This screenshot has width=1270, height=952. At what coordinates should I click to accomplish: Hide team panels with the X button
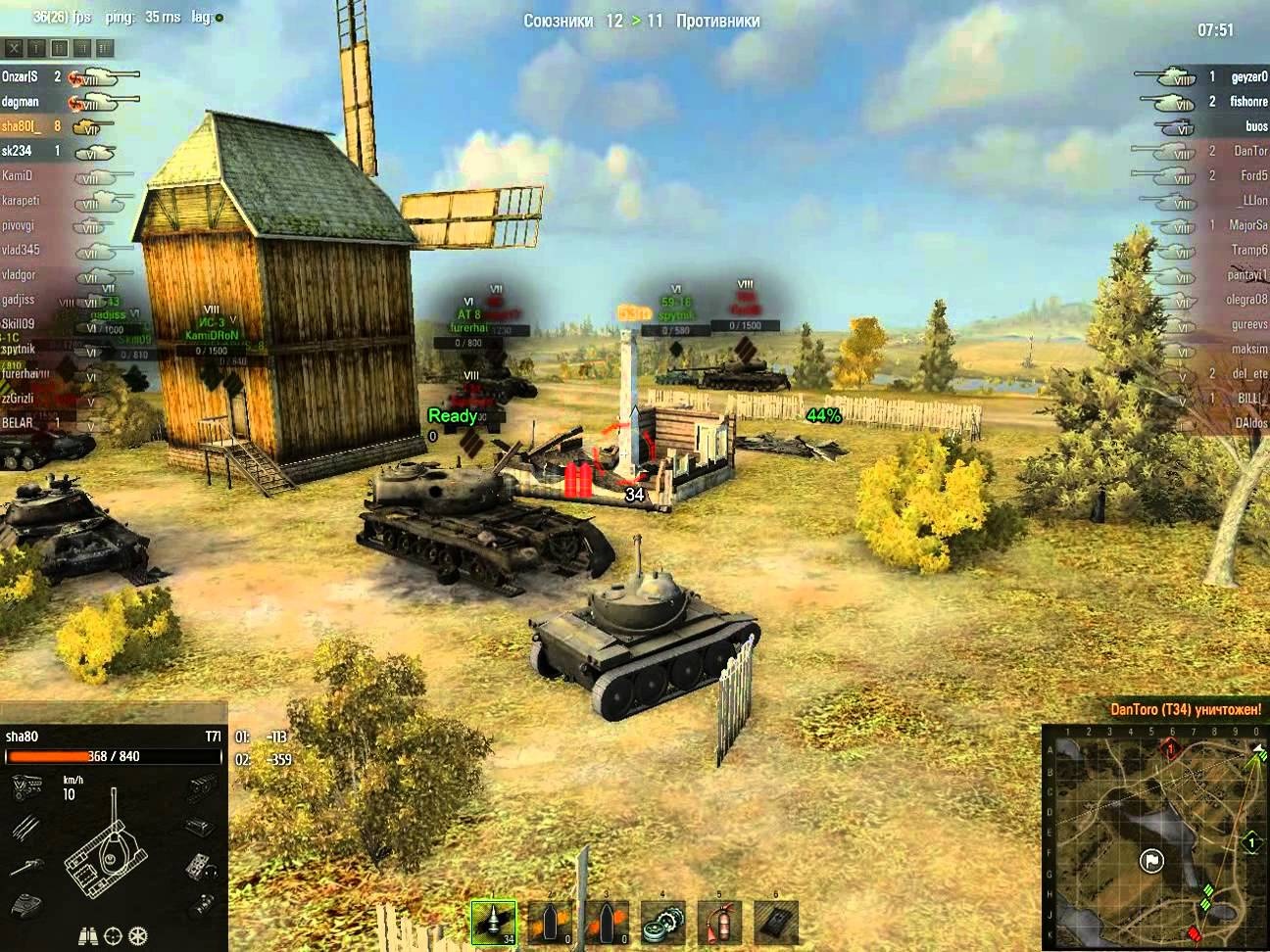pos(13,46)
